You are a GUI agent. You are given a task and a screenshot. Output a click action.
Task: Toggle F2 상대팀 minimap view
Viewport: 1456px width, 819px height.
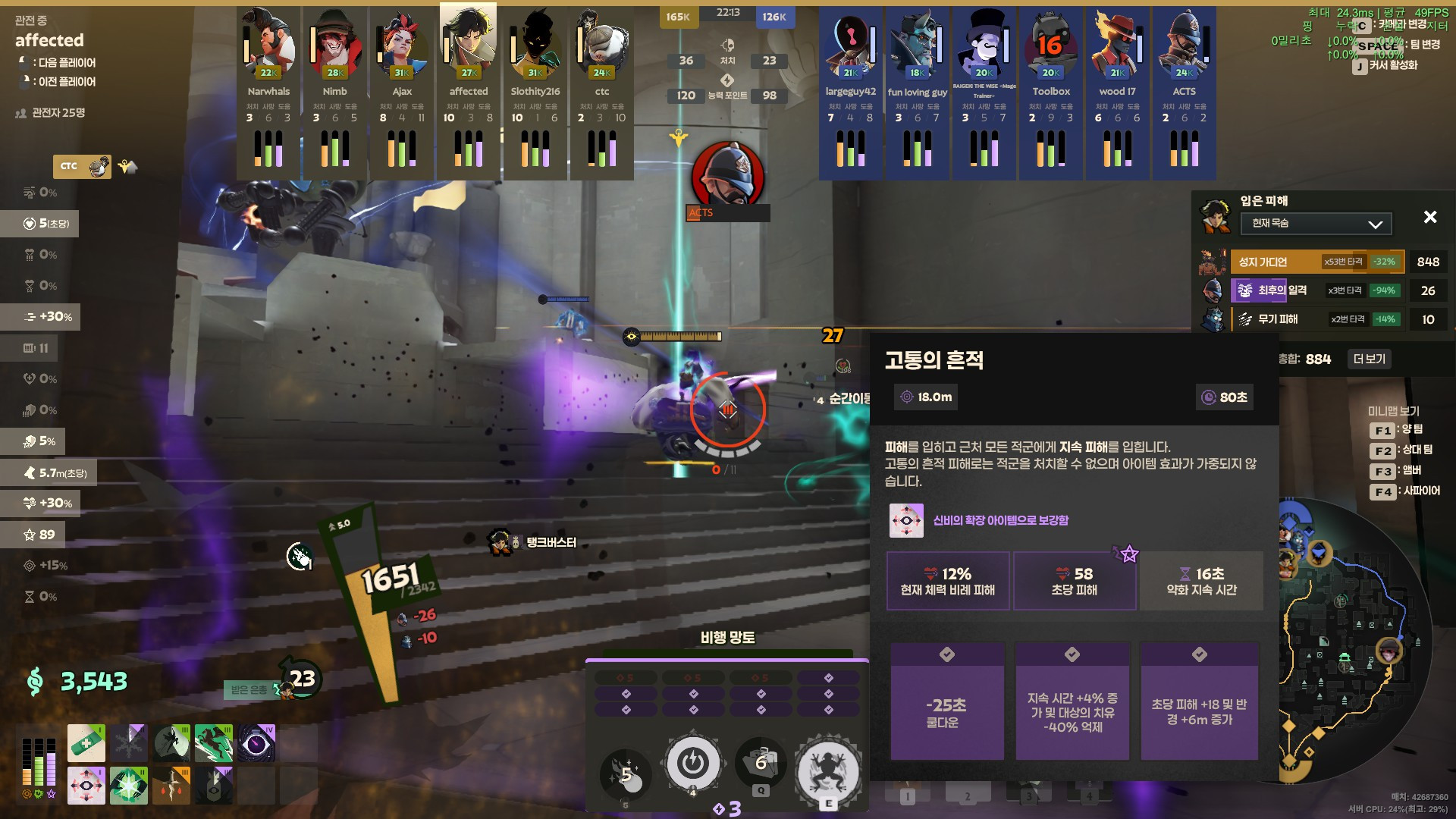click(x=1403, y=450)
